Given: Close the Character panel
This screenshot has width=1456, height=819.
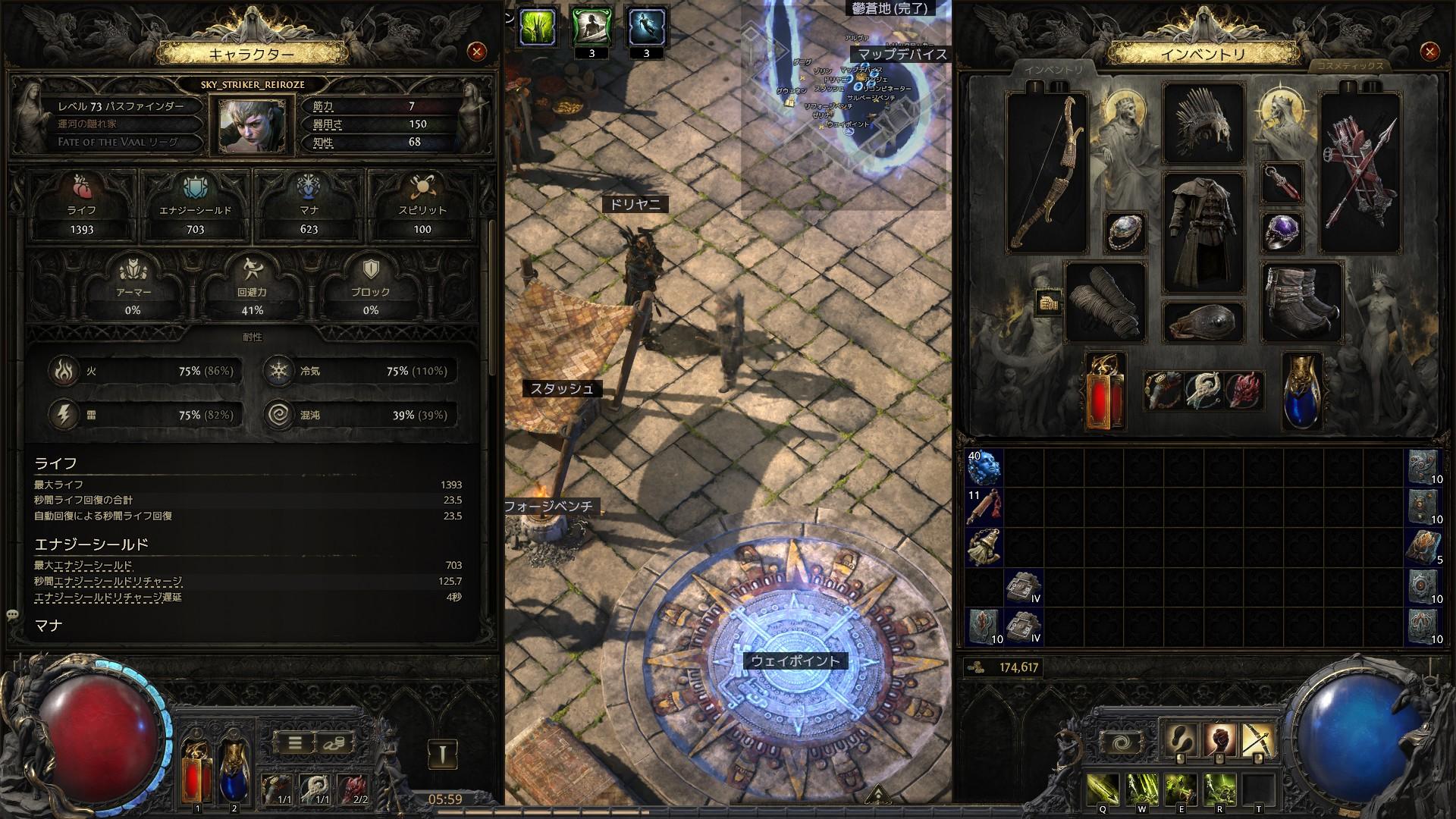Looking at the screenshot, I should [x=477, y=52].
